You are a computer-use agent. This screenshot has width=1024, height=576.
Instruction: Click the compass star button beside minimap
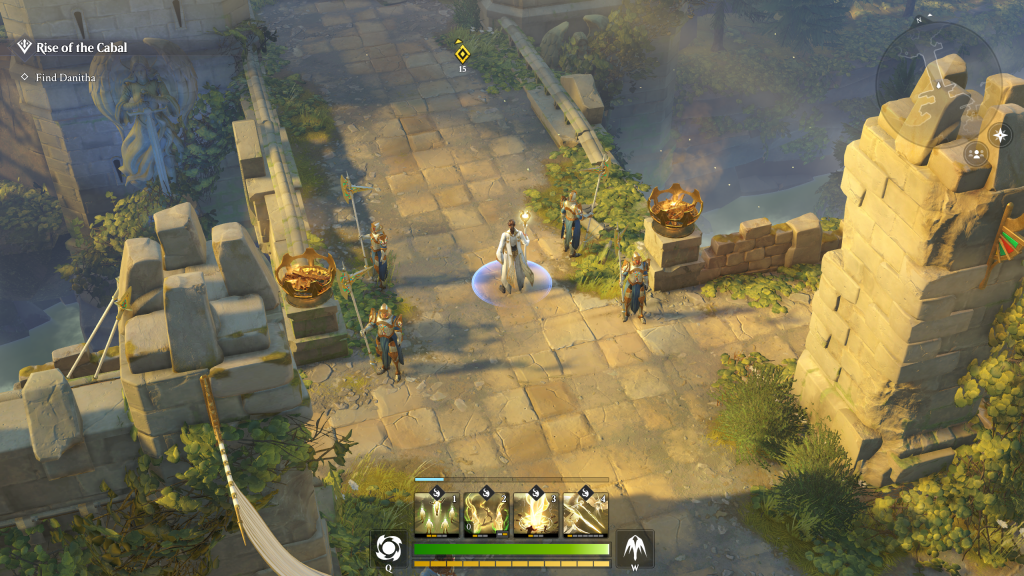(1000, 134)
